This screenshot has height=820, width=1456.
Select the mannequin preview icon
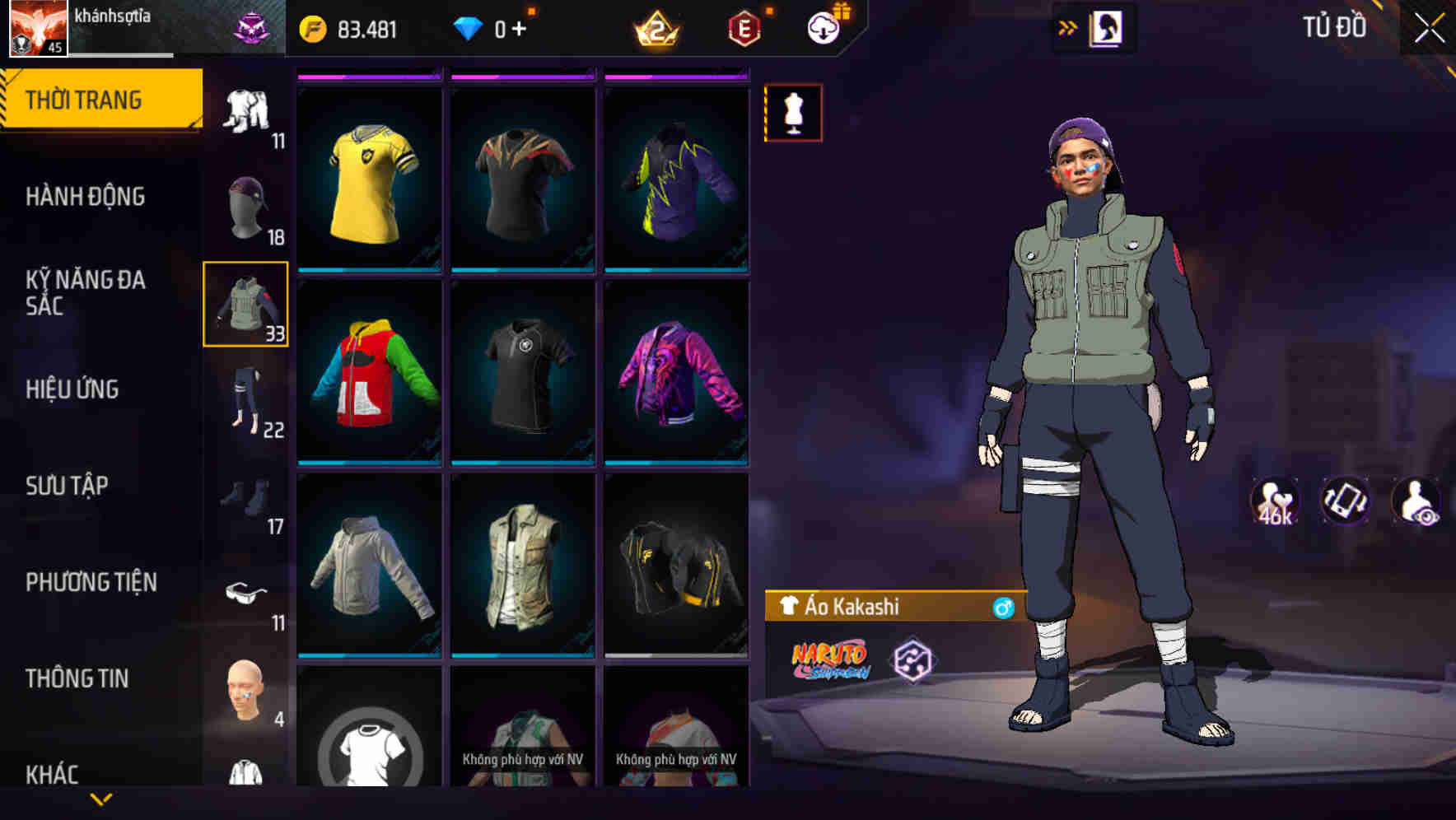[x=793, y=114]
